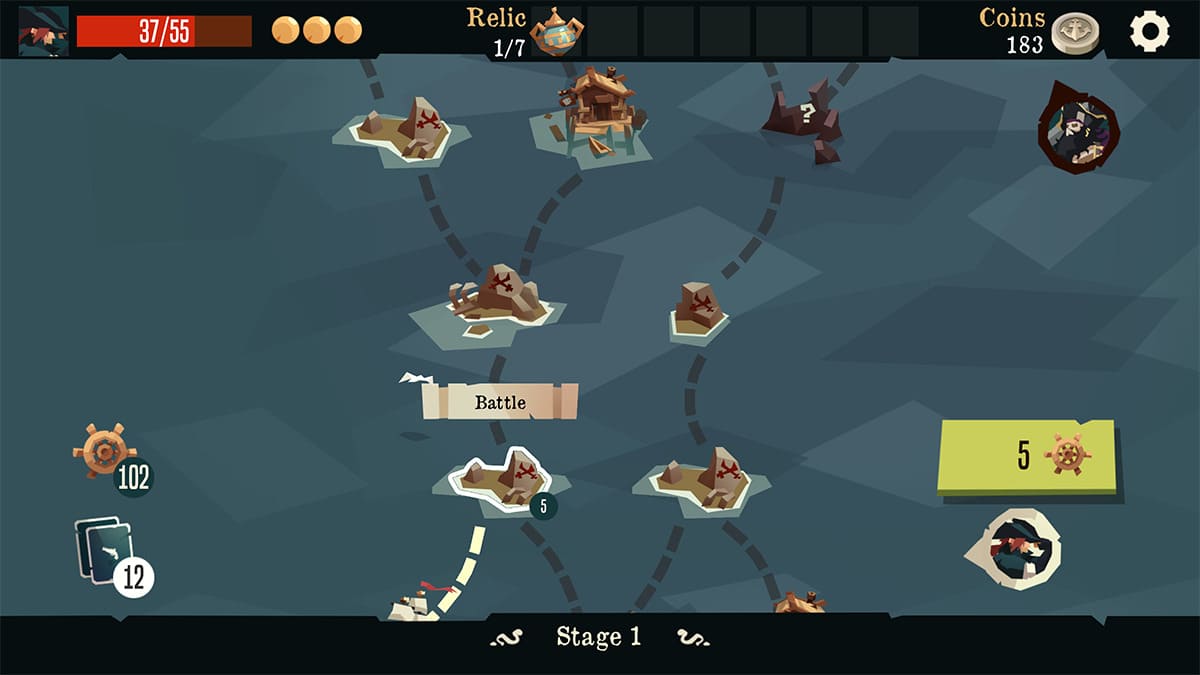Click the Battle banner label

pos(500,402)
